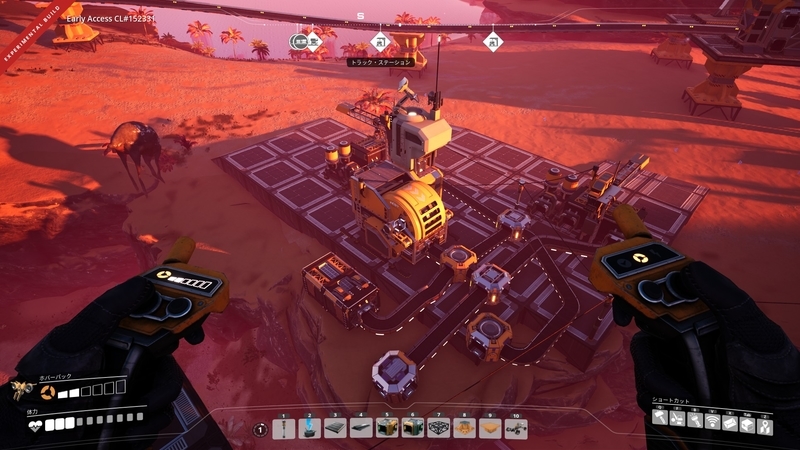This screenshot has width=800, height=450.
Task: Select the power pole hotbar slot
Action: coord(284,428)
